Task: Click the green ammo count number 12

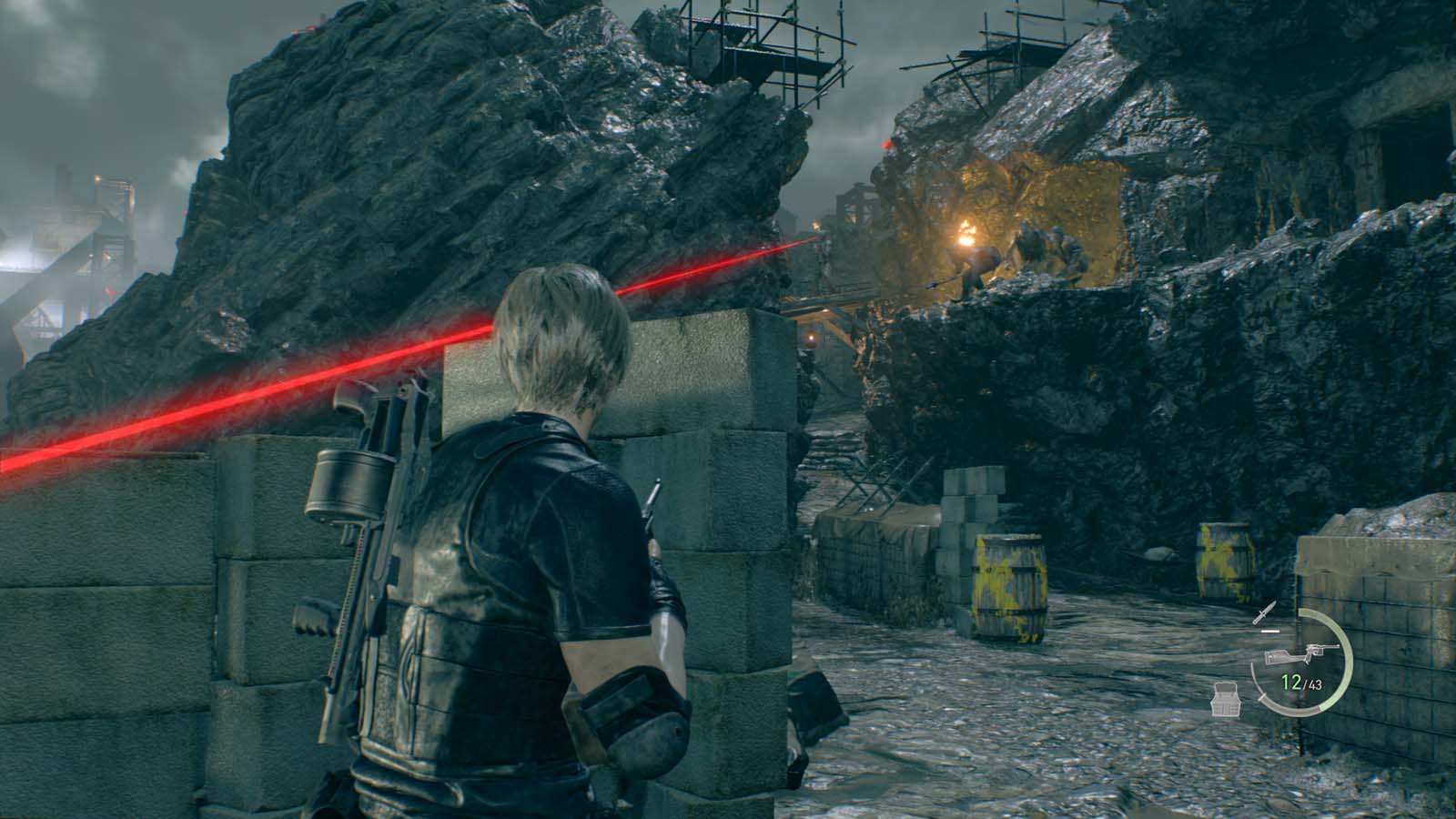Action: 1291,681
